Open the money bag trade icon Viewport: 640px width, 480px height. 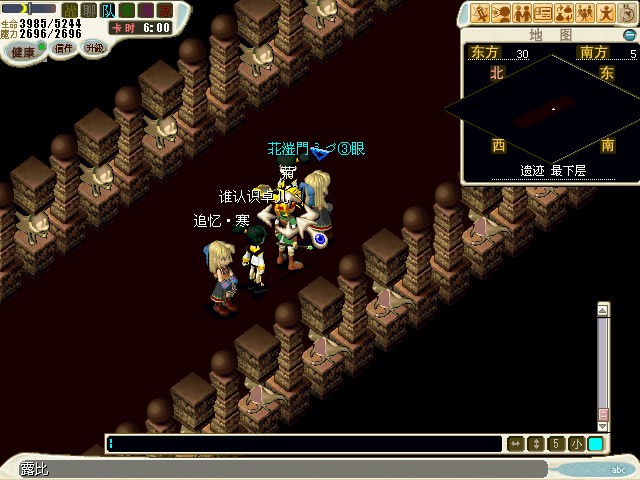(564, 13)
